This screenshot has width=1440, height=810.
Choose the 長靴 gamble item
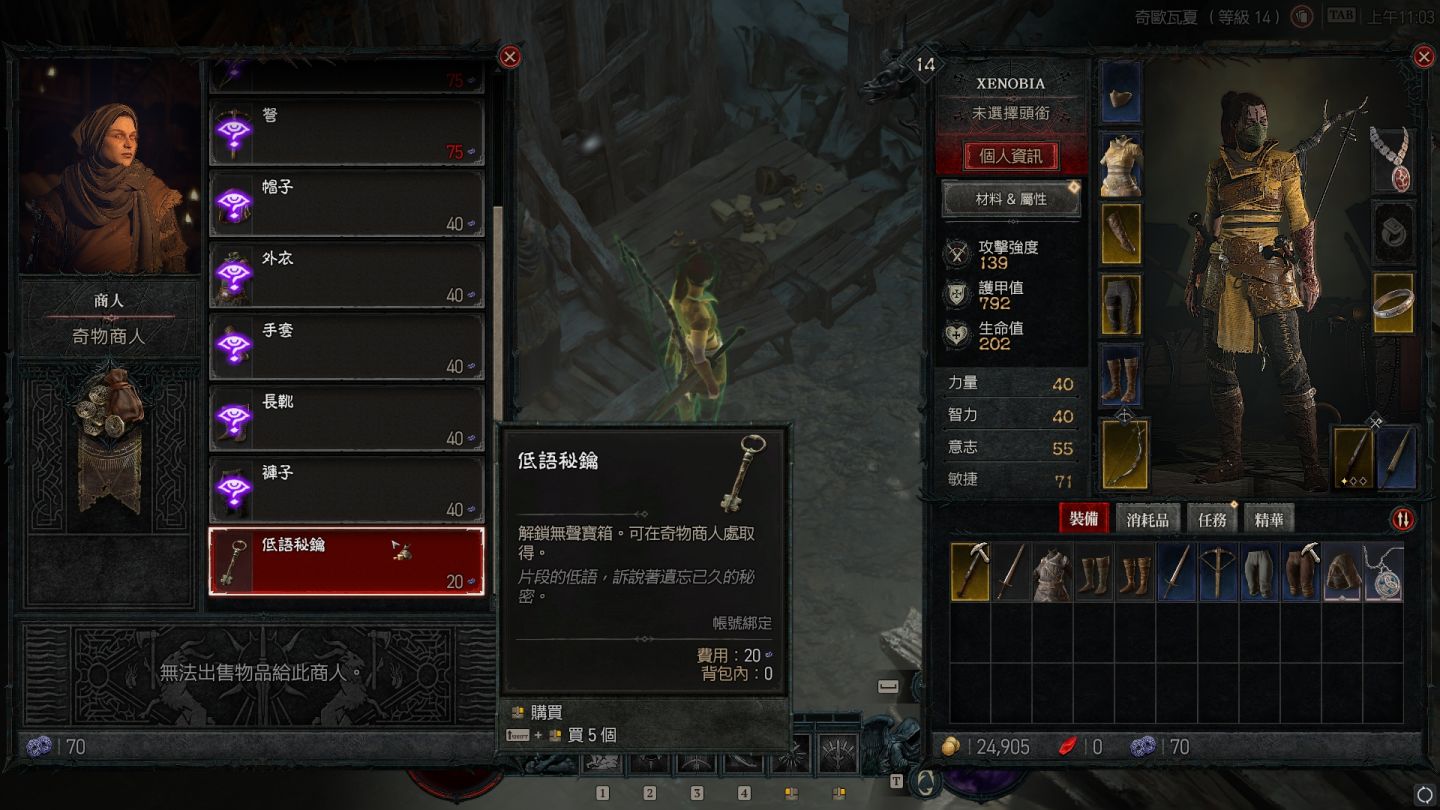coord(346,418)
